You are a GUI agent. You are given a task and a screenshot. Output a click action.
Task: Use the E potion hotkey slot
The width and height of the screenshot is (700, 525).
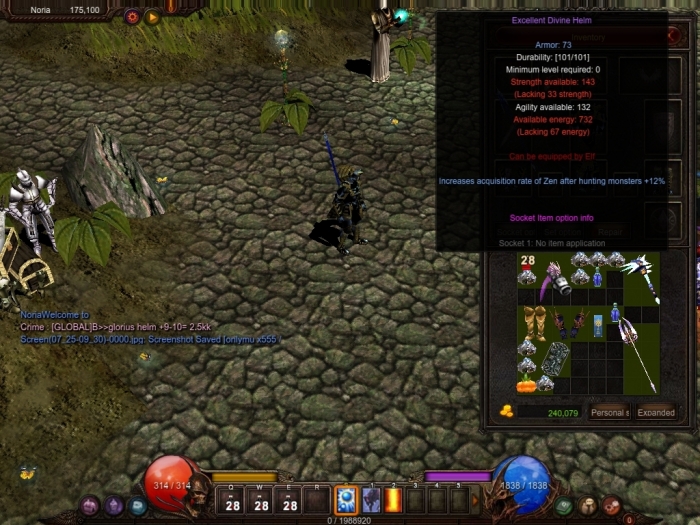(x=289, y=501)
